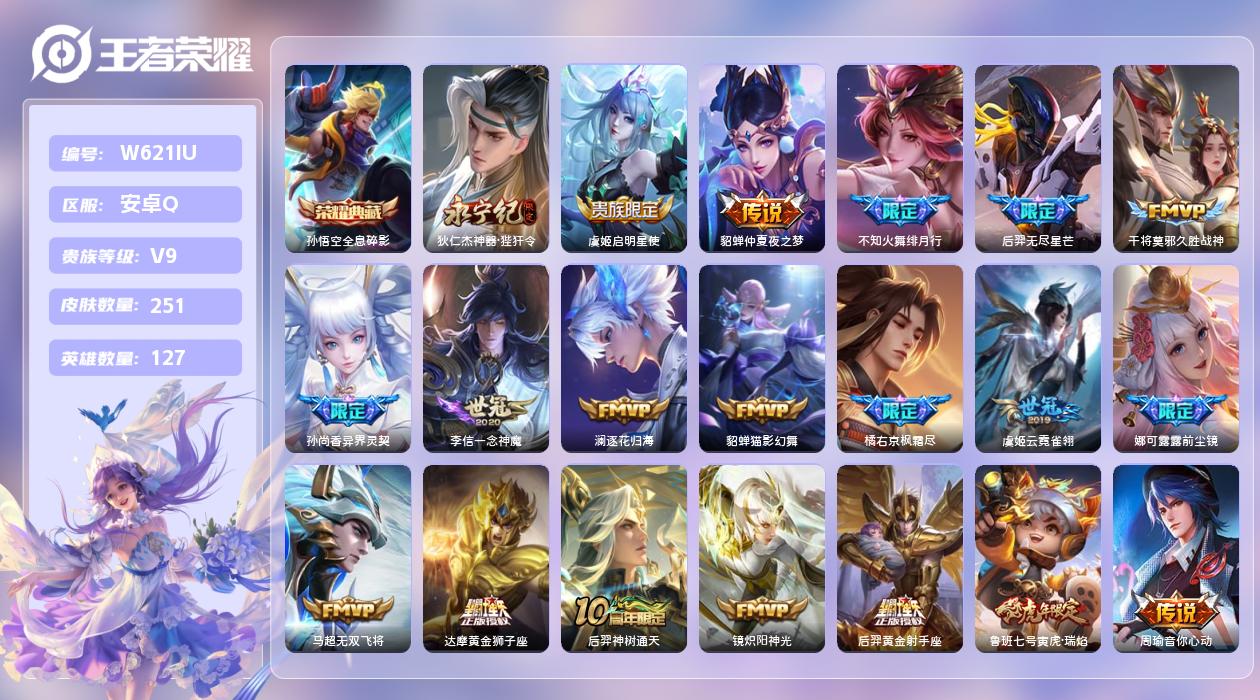Select the 马超无双飞将 skin card
Image resolution: width=1260 pixels, height=700 pixels.
pos(348,558)
